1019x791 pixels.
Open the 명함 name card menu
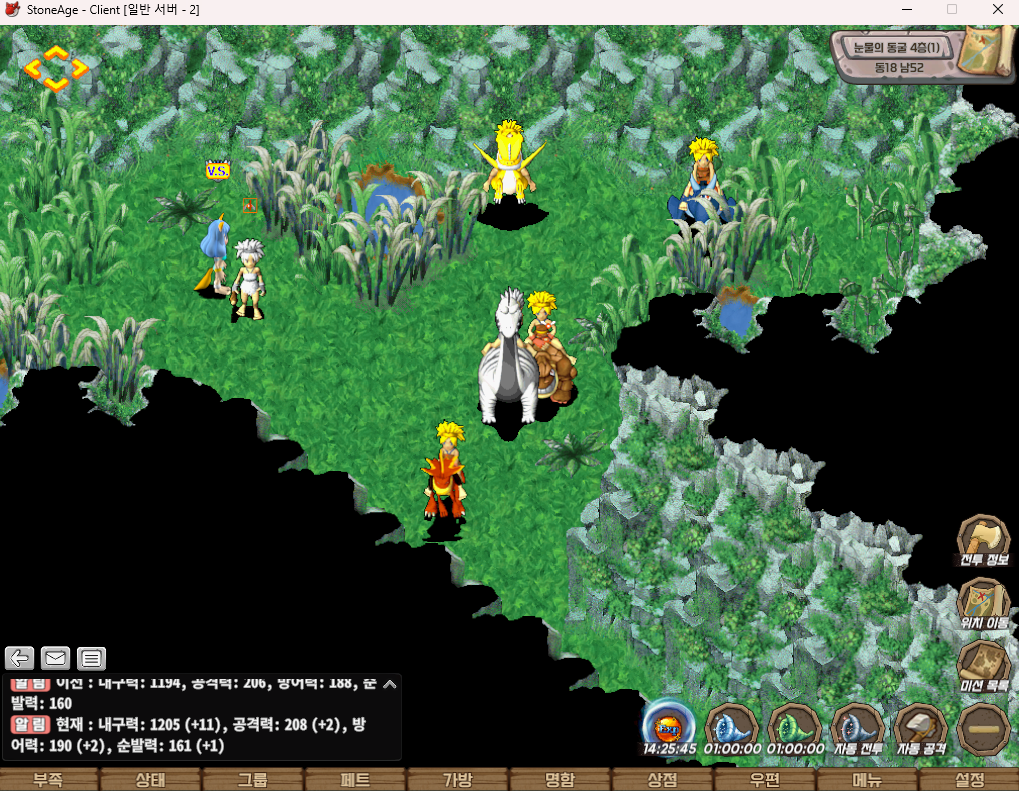pyautogui.click(x=560, y=780)
